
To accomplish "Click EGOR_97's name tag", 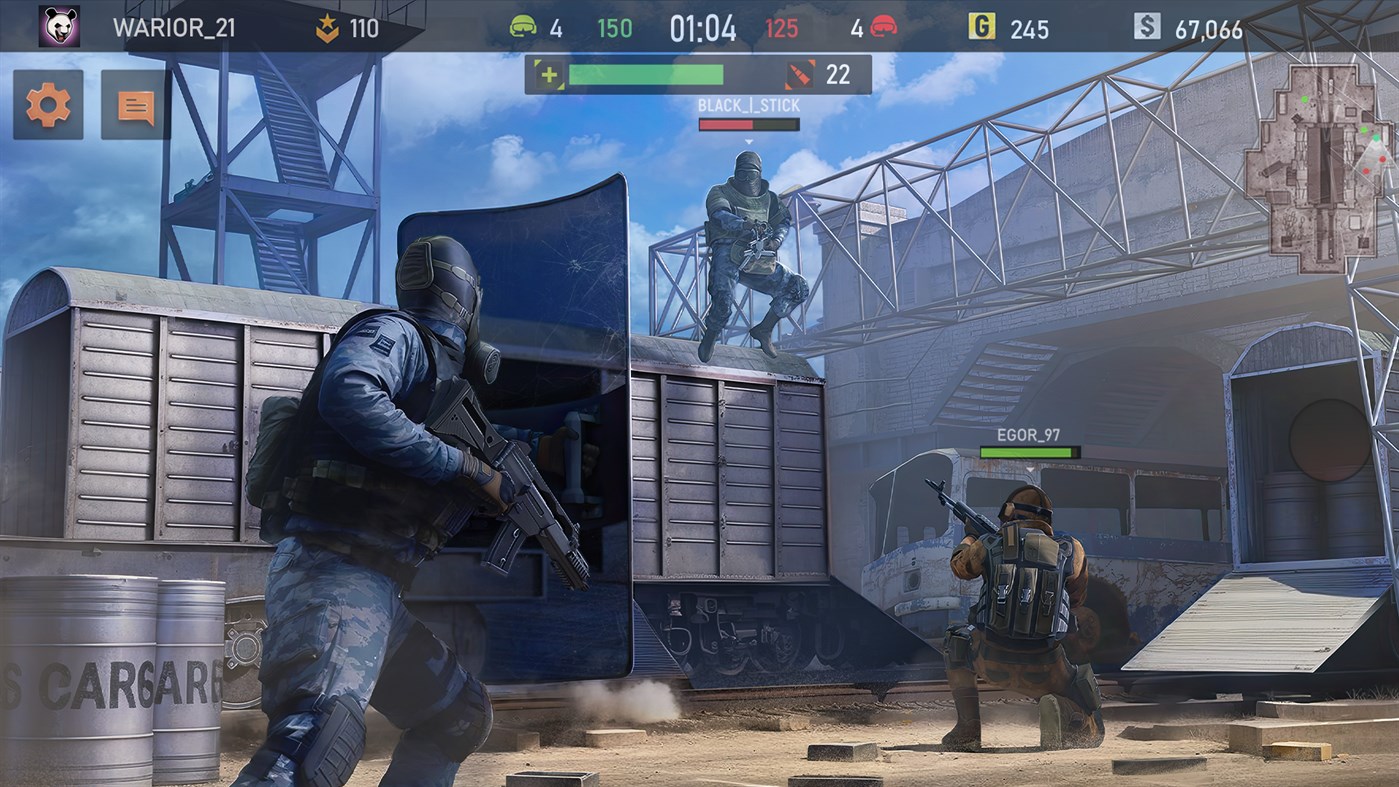I will coord(1027,435).
